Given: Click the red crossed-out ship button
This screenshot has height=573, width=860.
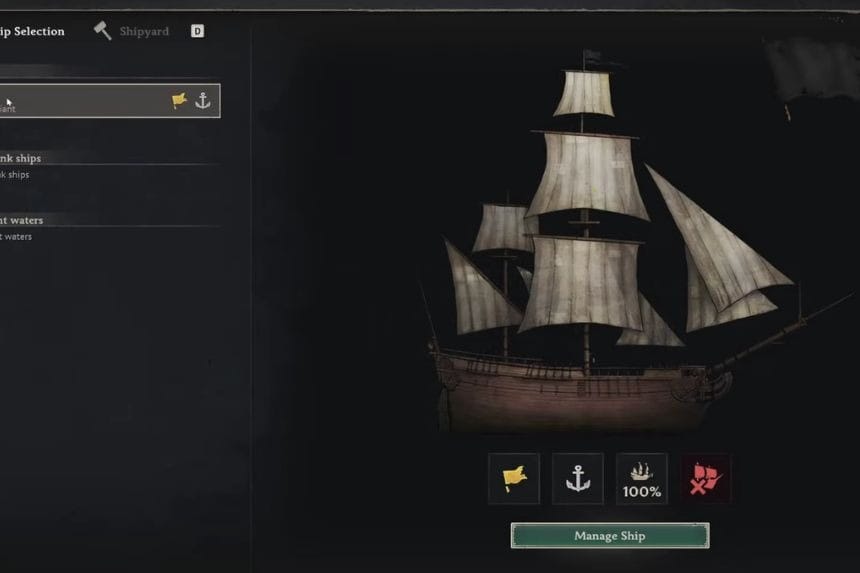Looking at the screenshot, I should tap(705, 479).
